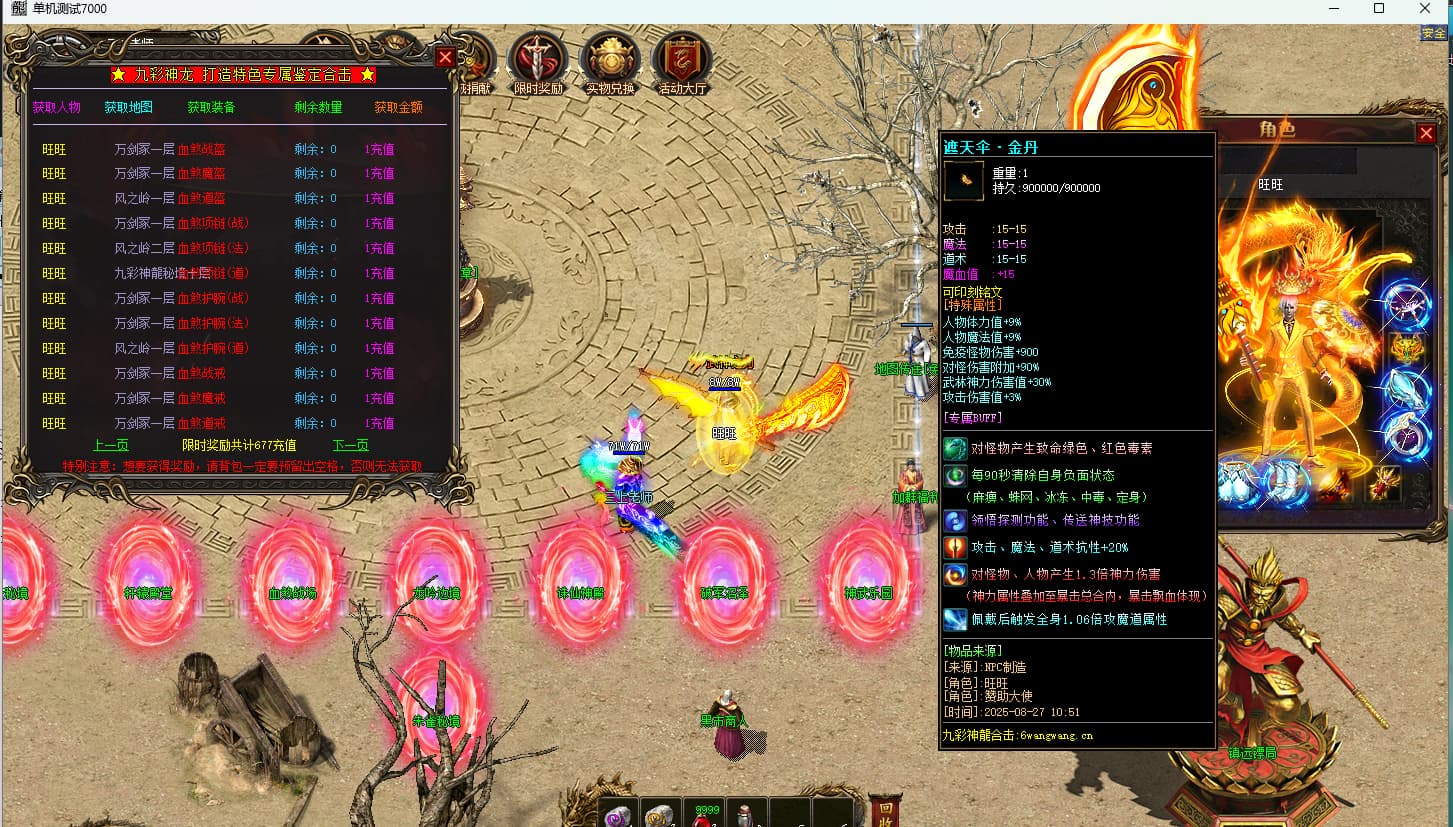
Task: Close the 角色 character panel
Action: [1426, 133]
